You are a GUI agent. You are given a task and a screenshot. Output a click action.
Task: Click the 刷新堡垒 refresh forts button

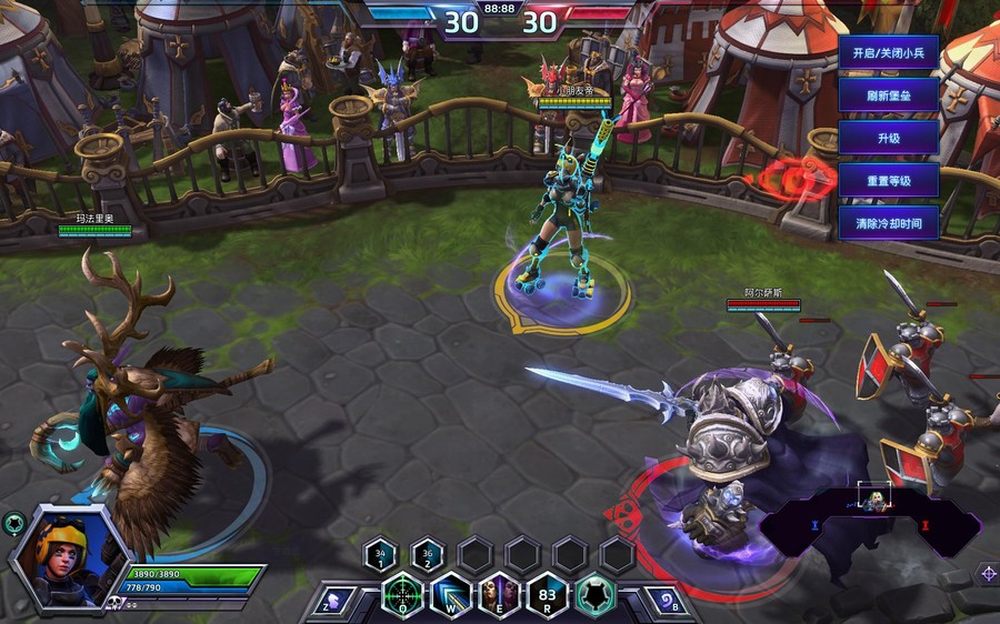[888, 95]
